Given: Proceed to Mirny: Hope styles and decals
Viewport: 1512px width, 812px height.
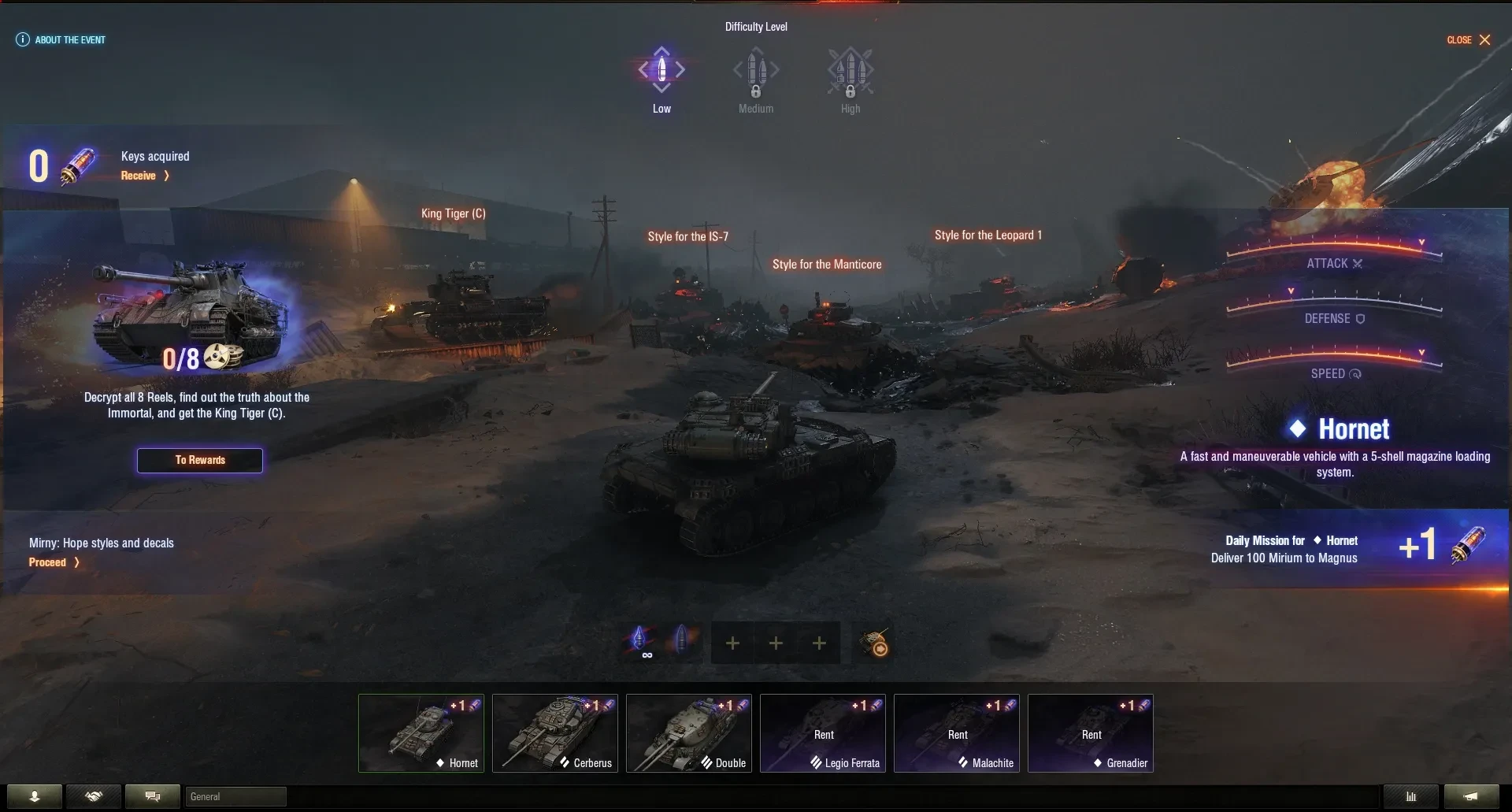Looking at the screenshot, I should click(54, 562).
